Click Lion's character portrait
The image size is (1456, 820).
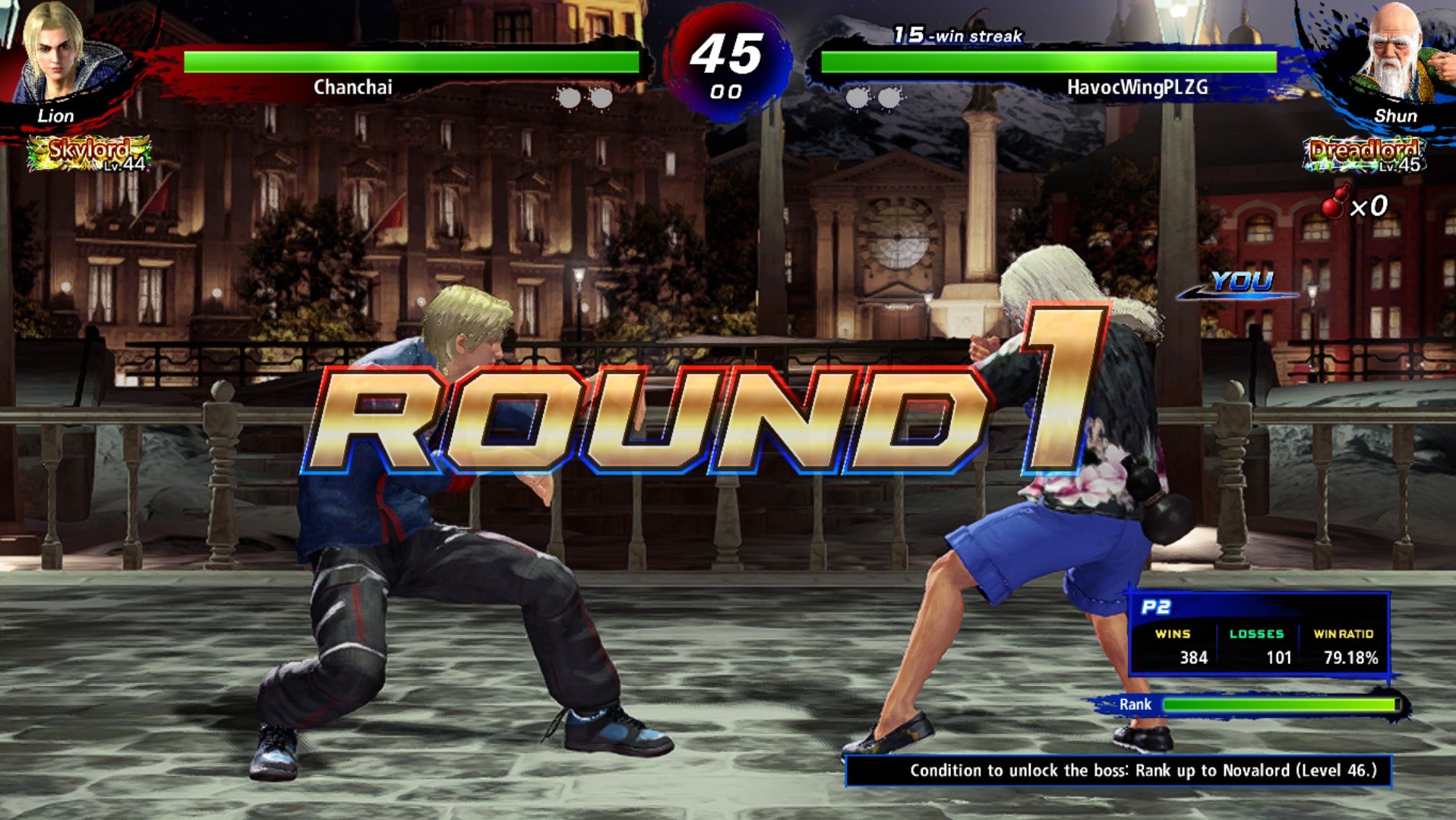click(57, 53)
